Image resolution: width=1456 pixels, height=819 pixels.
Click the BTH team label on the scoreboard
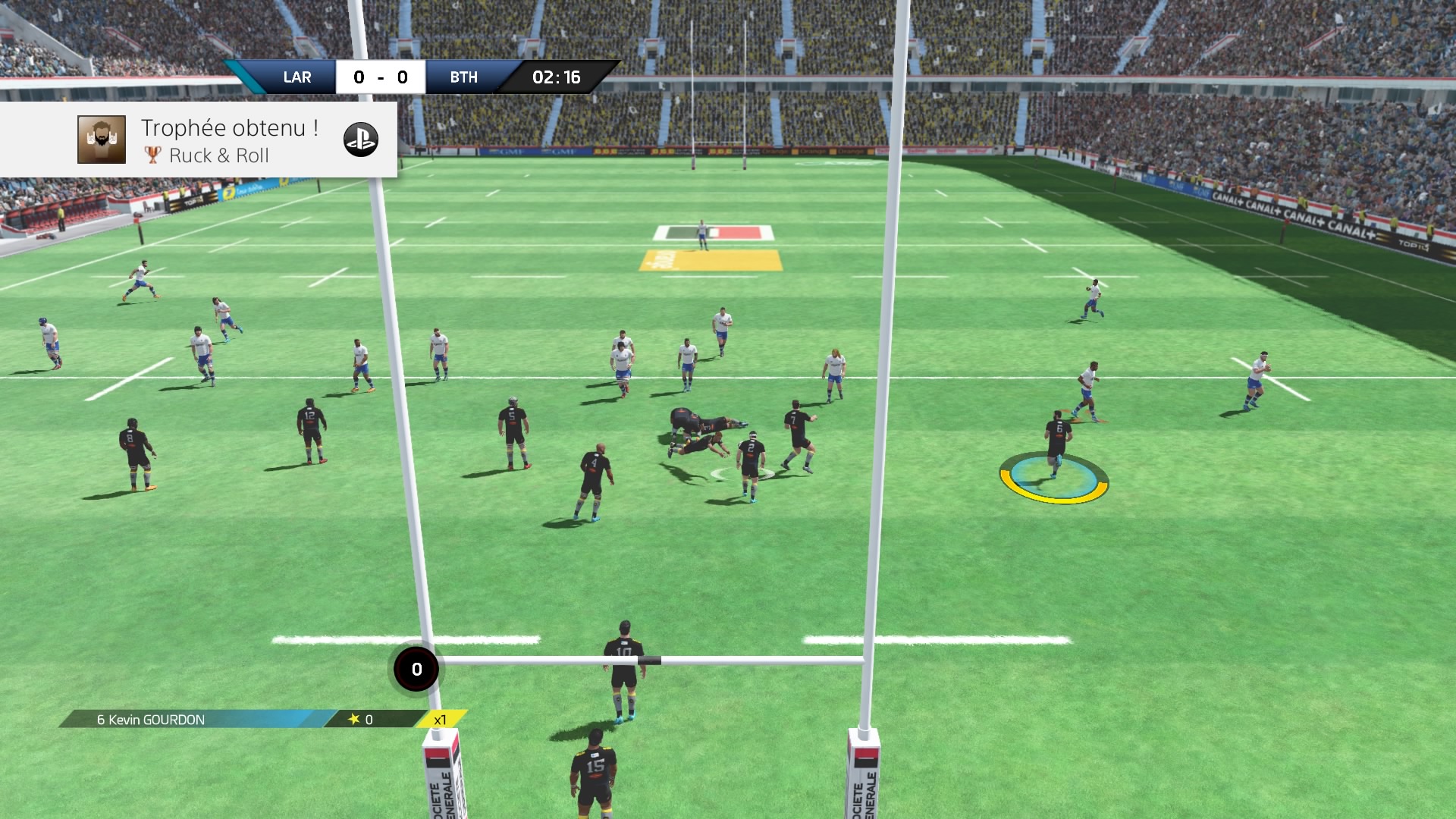click(x=464, y=77)
